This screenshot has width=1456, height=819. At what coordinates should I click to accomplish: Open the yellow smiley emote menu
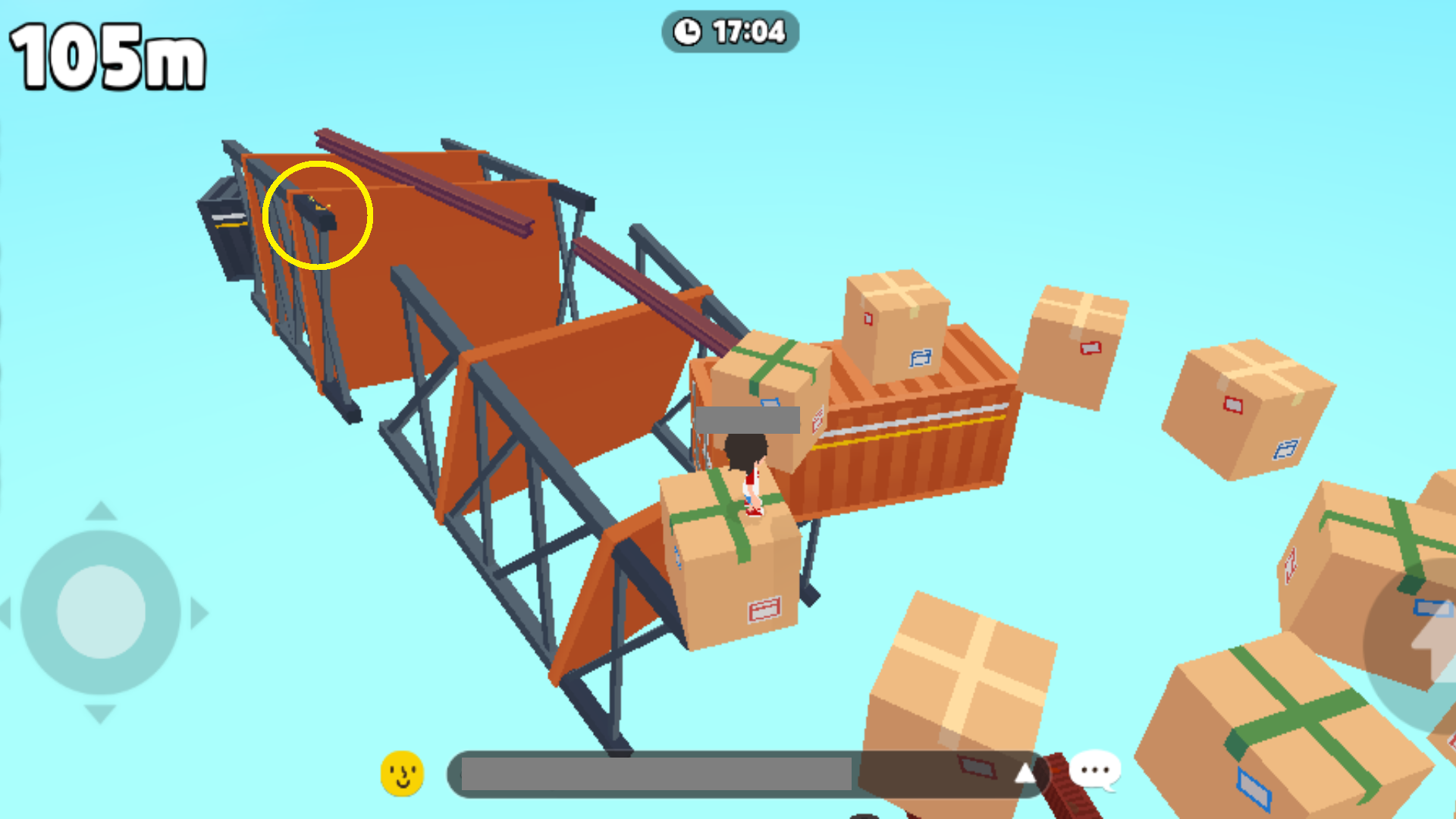click(x=402, y=773)
